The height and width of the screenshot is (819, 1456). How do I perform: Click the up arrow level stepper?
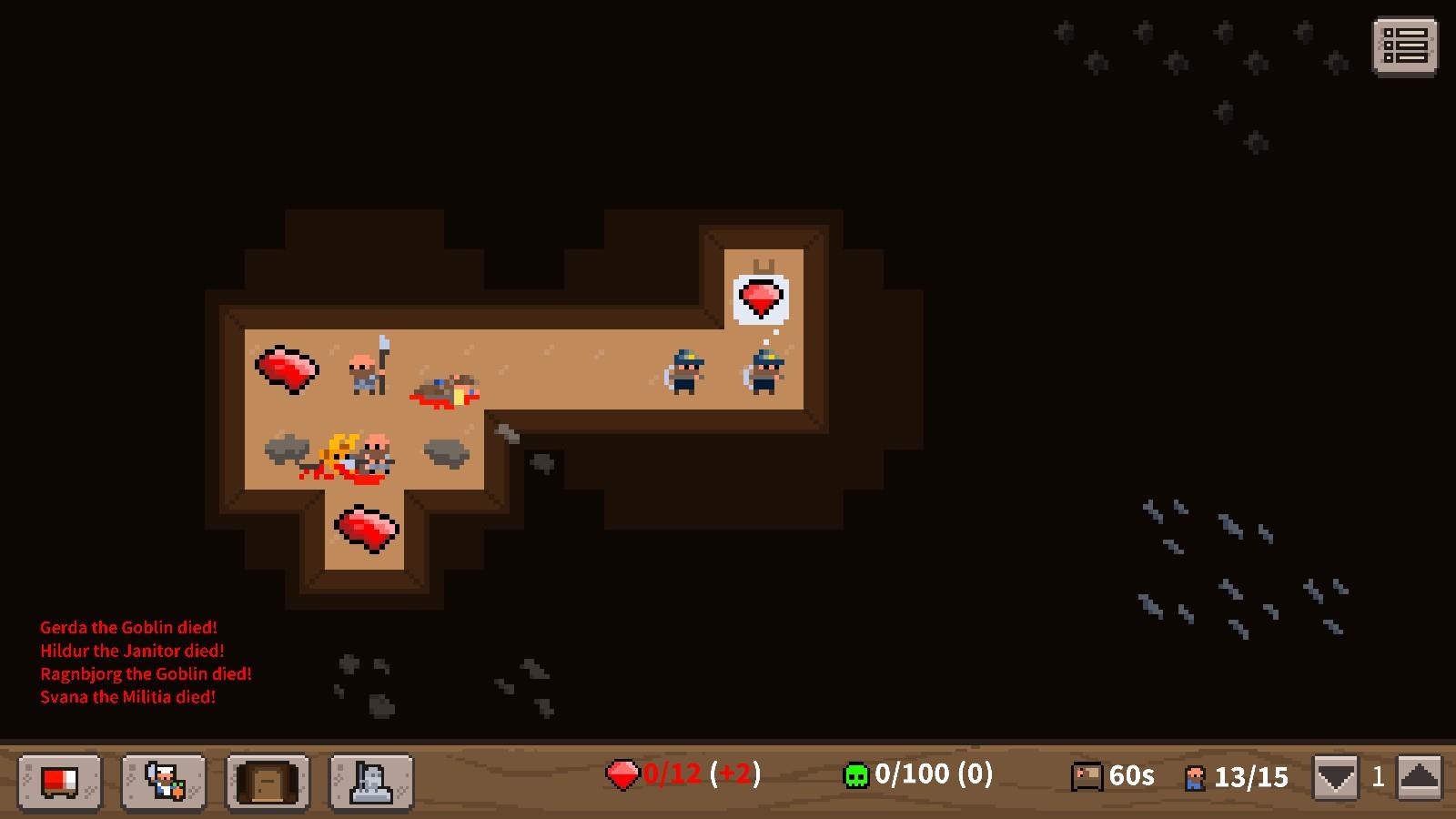point(1419,778)
